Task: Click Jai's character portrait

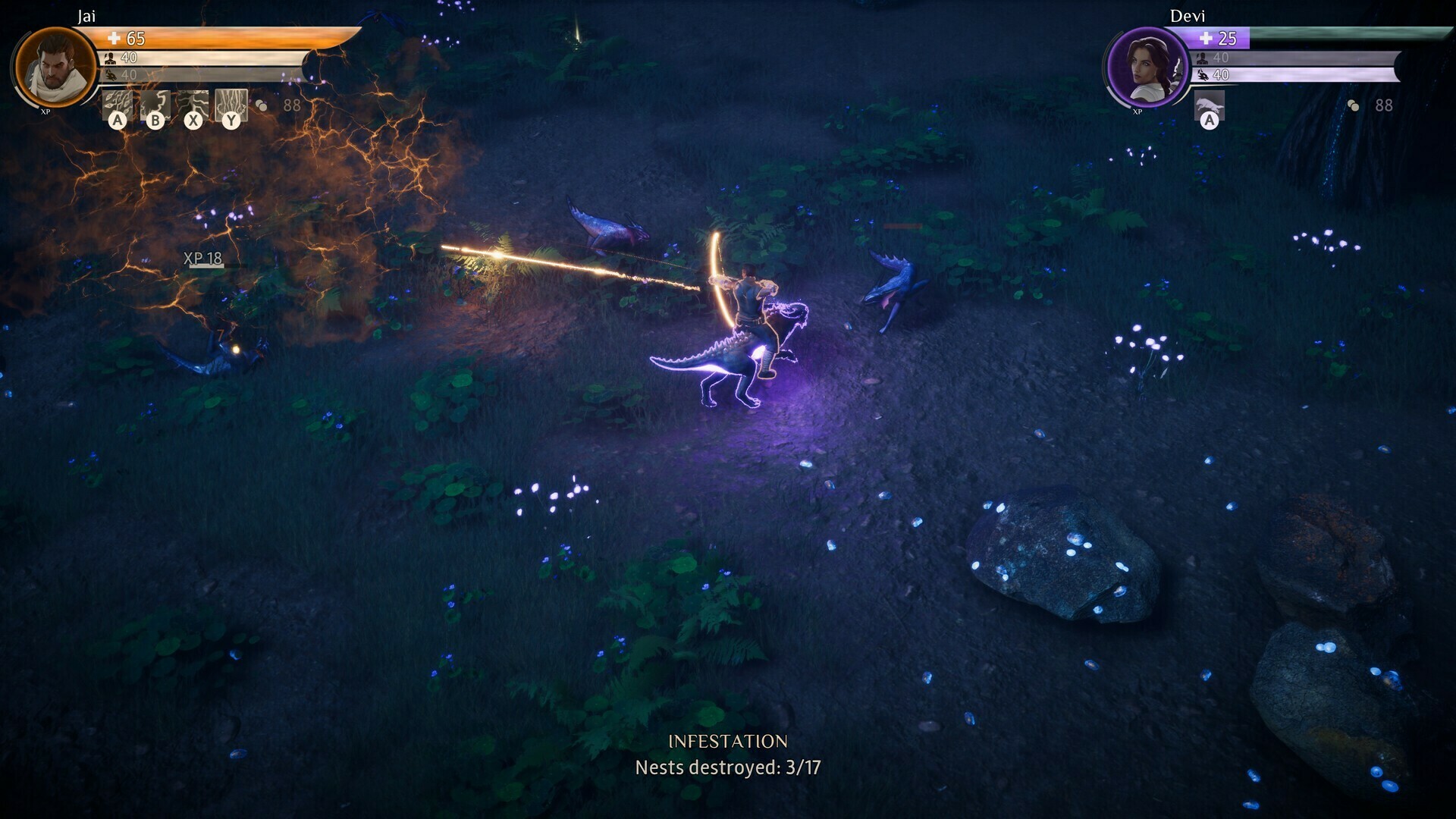Action: 55,67
